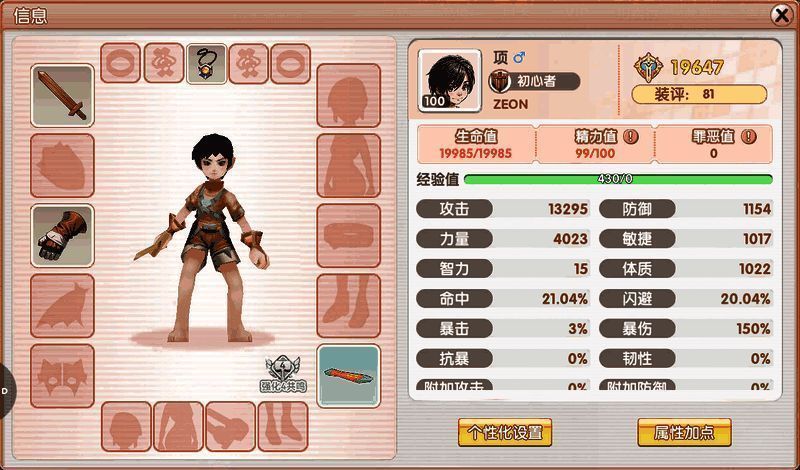Open the 个性化设置 personalization settings
Image resolution: width=800 pixels, height=470 pixels.
tap(505, 432)
